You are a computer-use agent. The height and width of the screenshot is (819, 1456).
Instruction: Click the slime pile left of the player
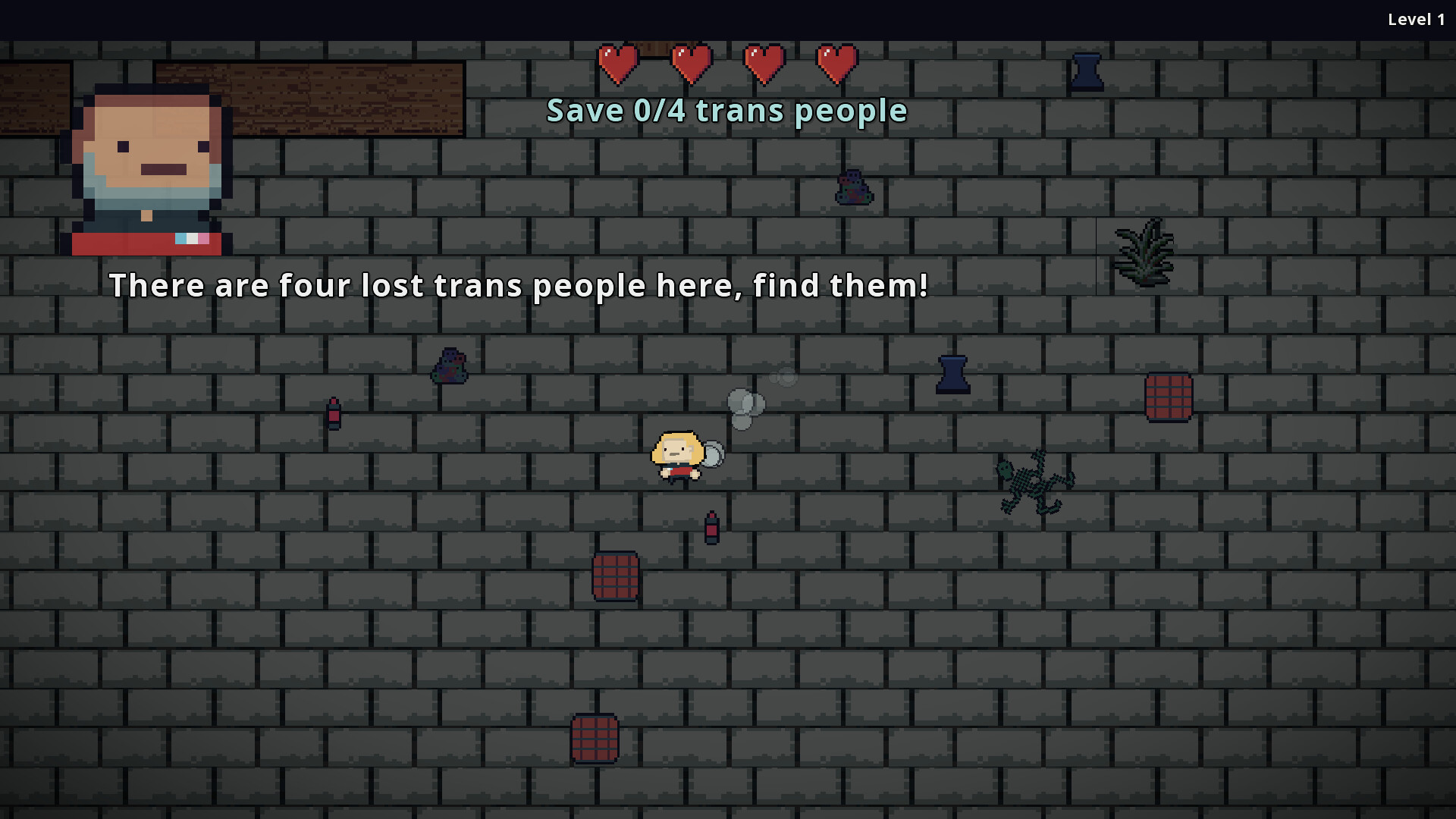point(450,364)
